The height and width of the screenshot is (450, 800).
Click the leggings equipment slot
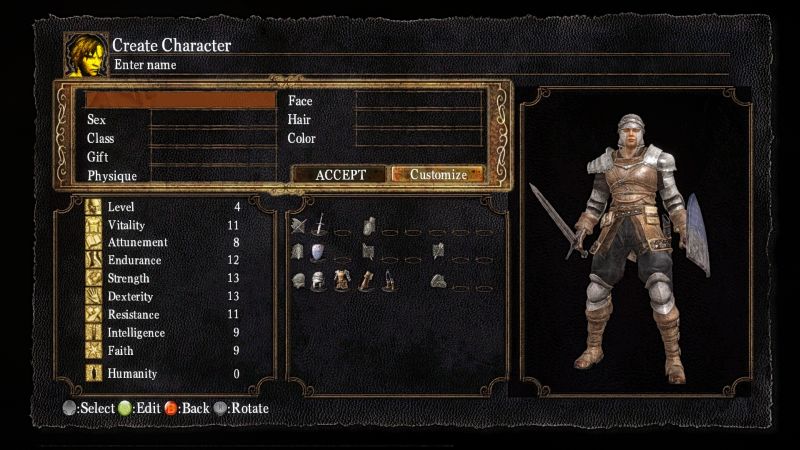[x=388, y=281]
